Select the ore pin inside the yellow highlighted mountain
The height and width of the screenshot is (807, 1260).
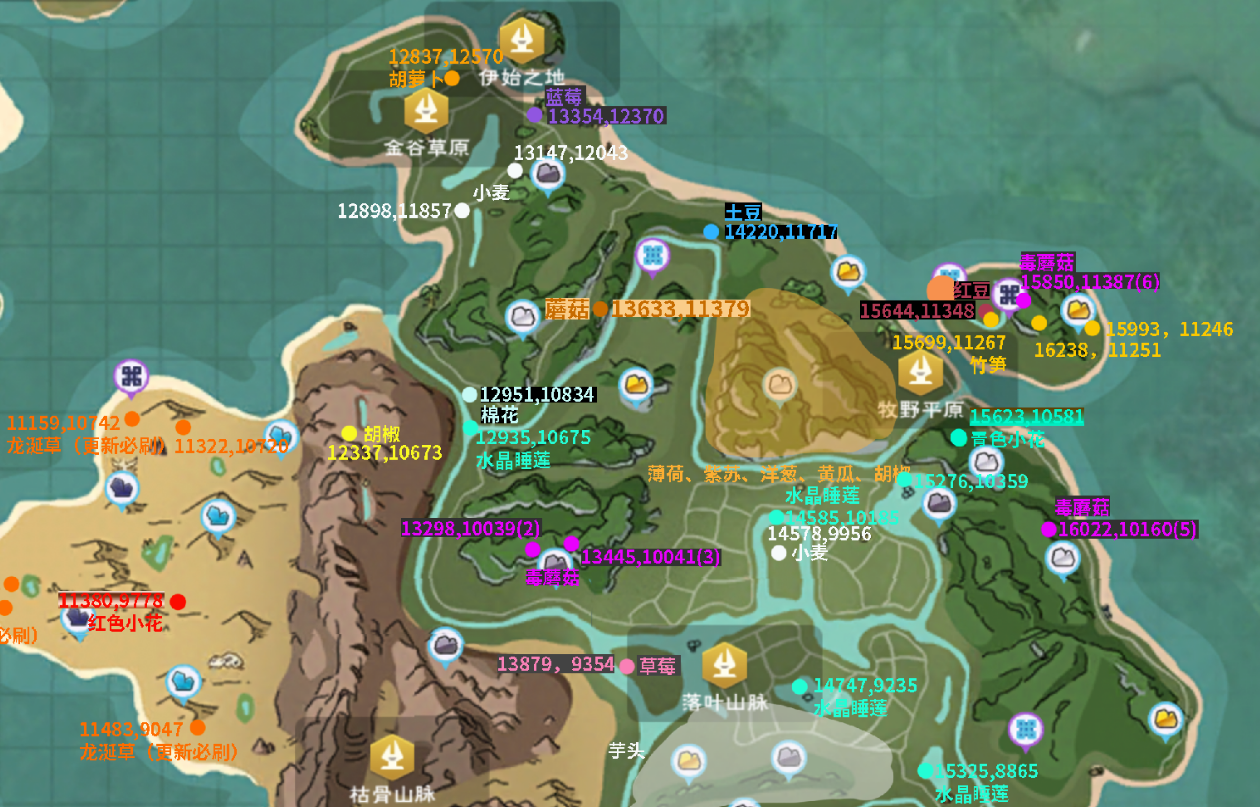(779, 383)
